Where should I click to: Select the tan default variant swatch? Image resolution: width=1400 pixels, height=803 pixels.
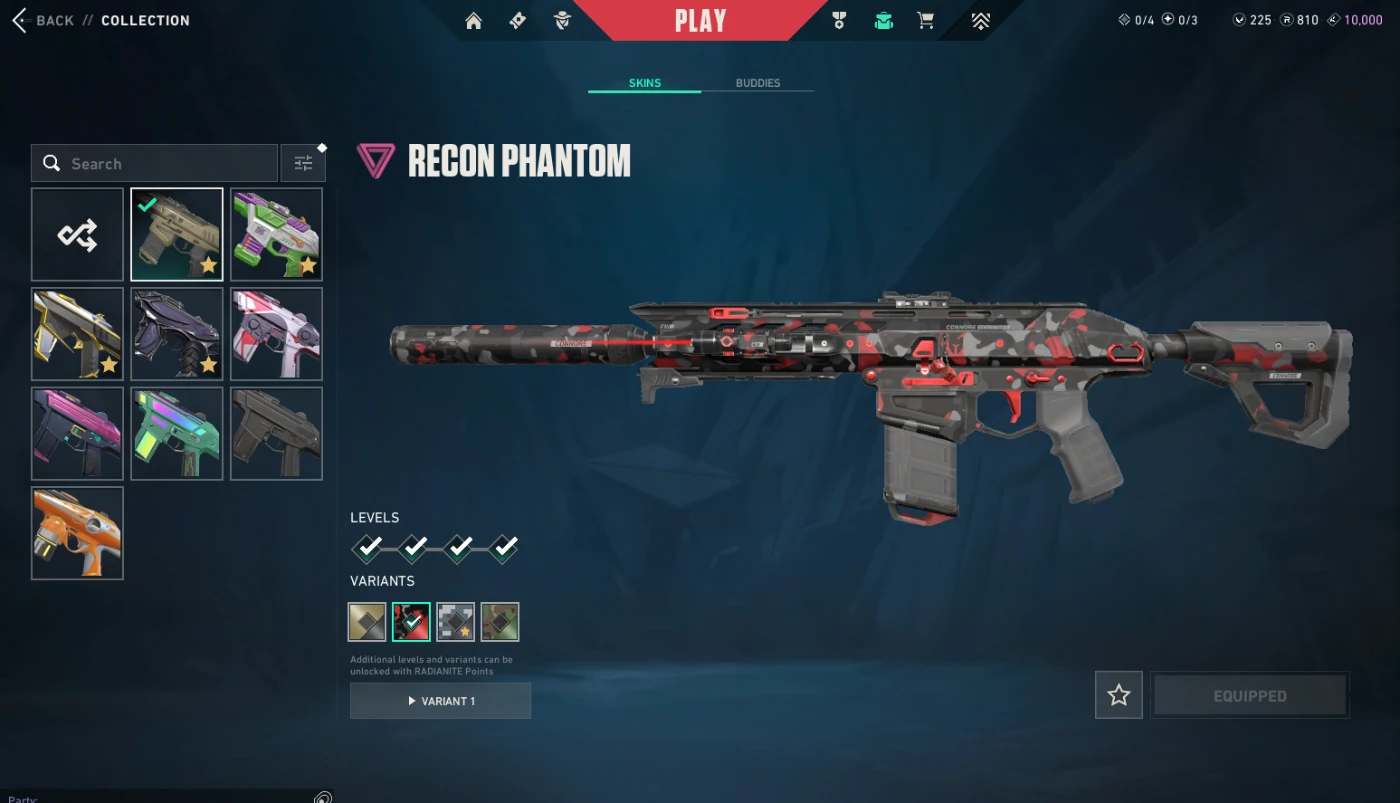tap(367, 622)
